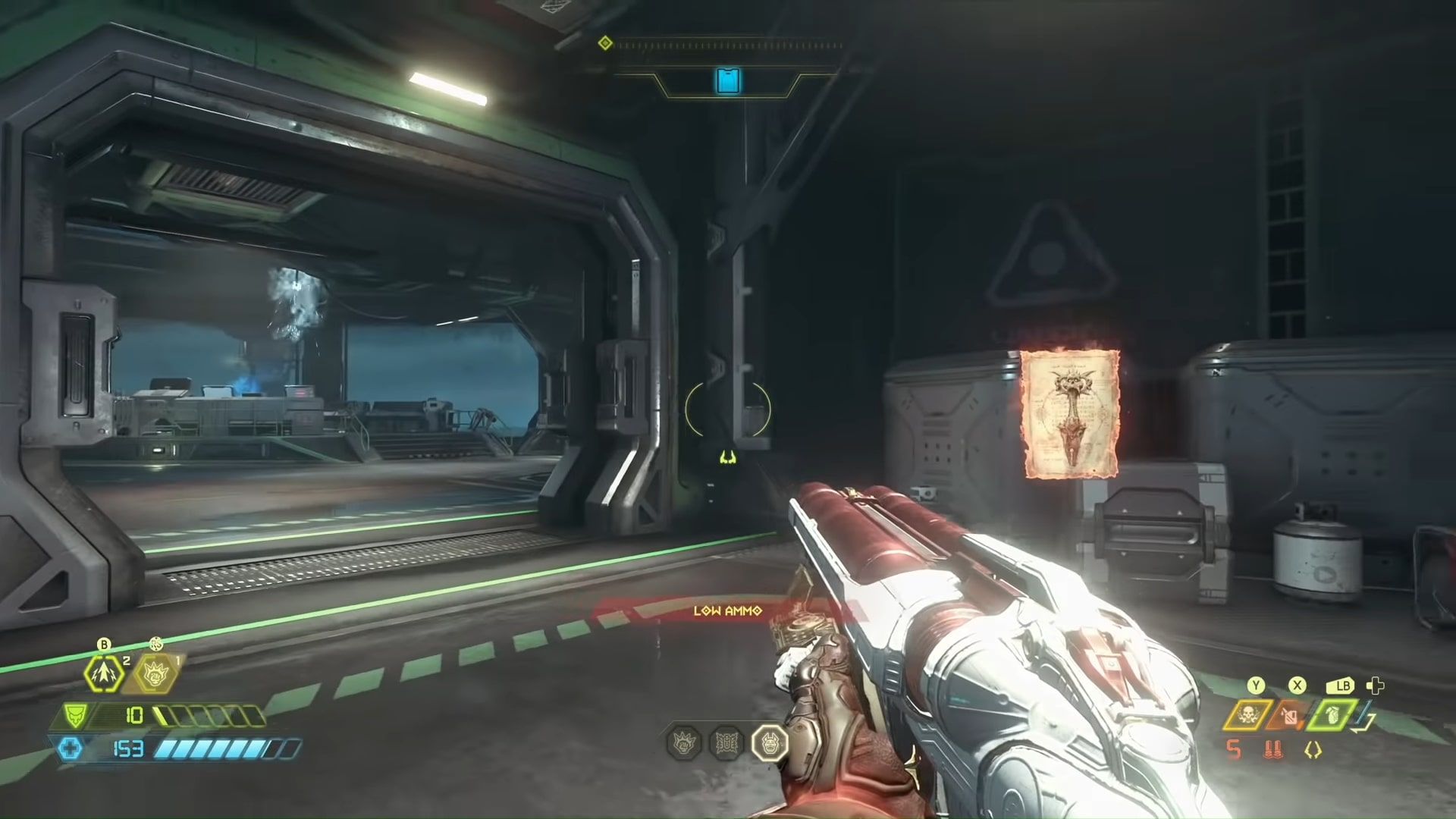Screen dimensions: 1456x819
Task: Click the red shotgun shells ammo icon
Action: pos(1273,750)
